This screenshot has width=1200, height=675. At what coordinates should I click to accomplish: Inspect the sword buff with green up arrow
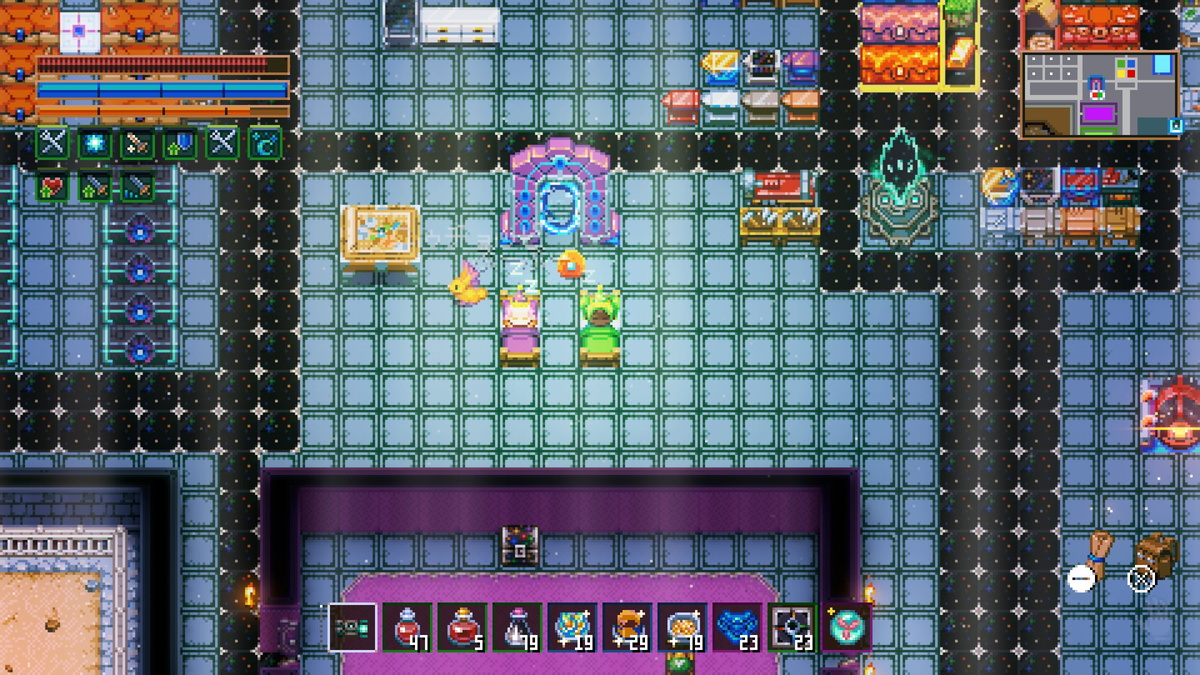click(x=95, y=186)
